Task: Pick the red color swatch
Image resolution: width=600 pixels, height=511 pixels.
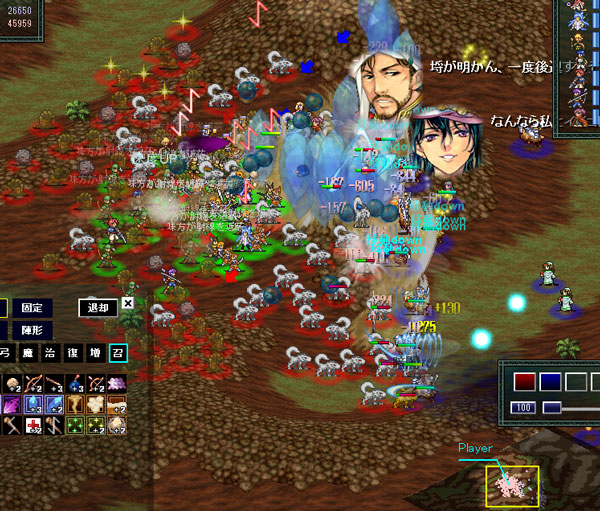Action: click(525, 381)
